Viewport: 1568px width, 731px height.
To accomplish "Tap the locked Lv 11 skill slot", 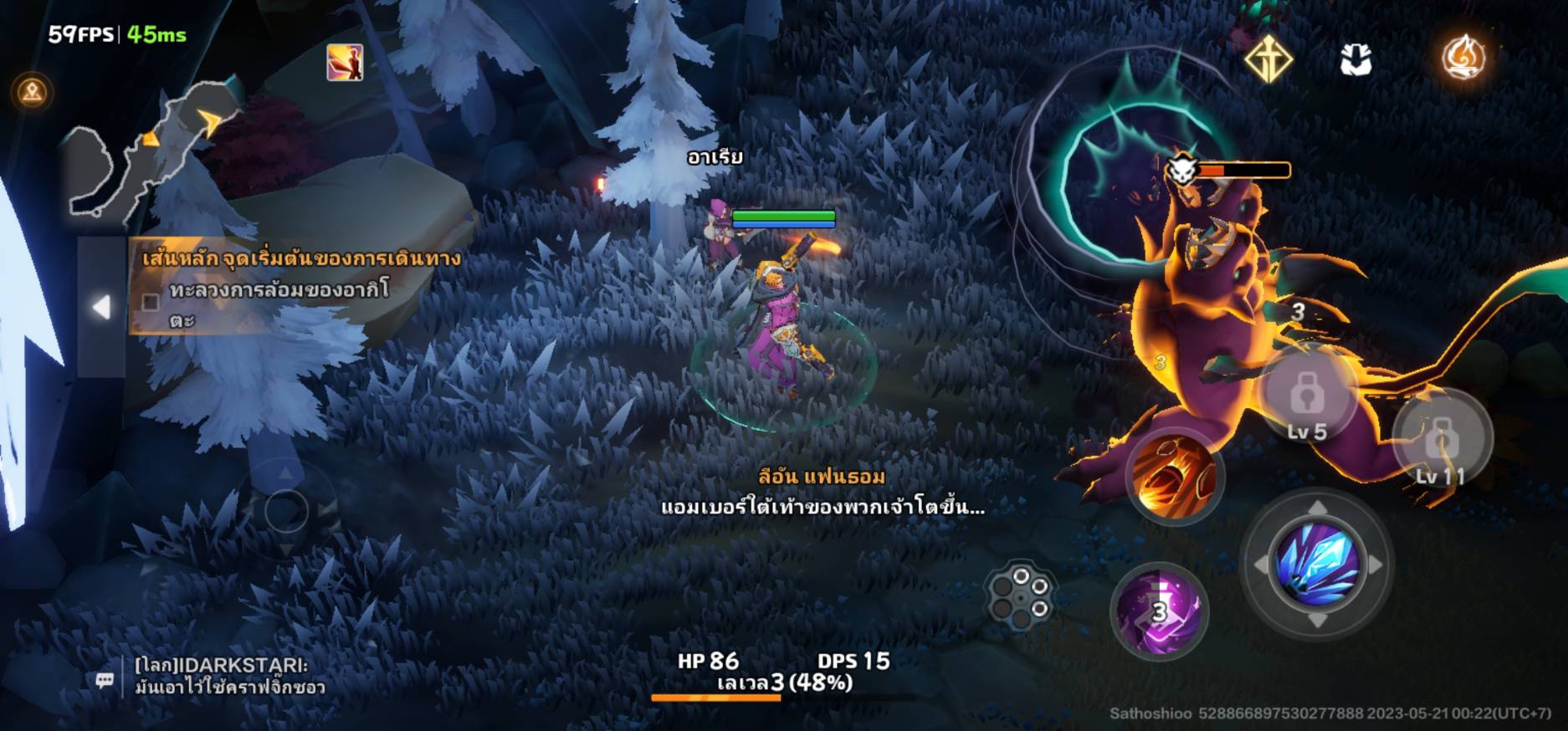I will click(1442, 439).
